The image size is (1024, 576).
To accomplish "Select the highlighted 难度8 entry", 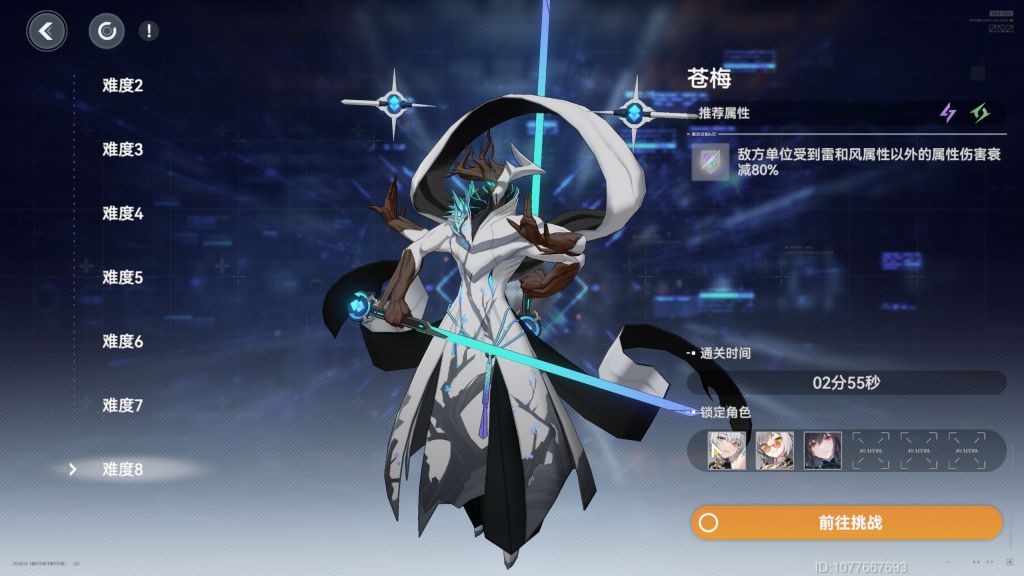I will [x=123, y=469].
